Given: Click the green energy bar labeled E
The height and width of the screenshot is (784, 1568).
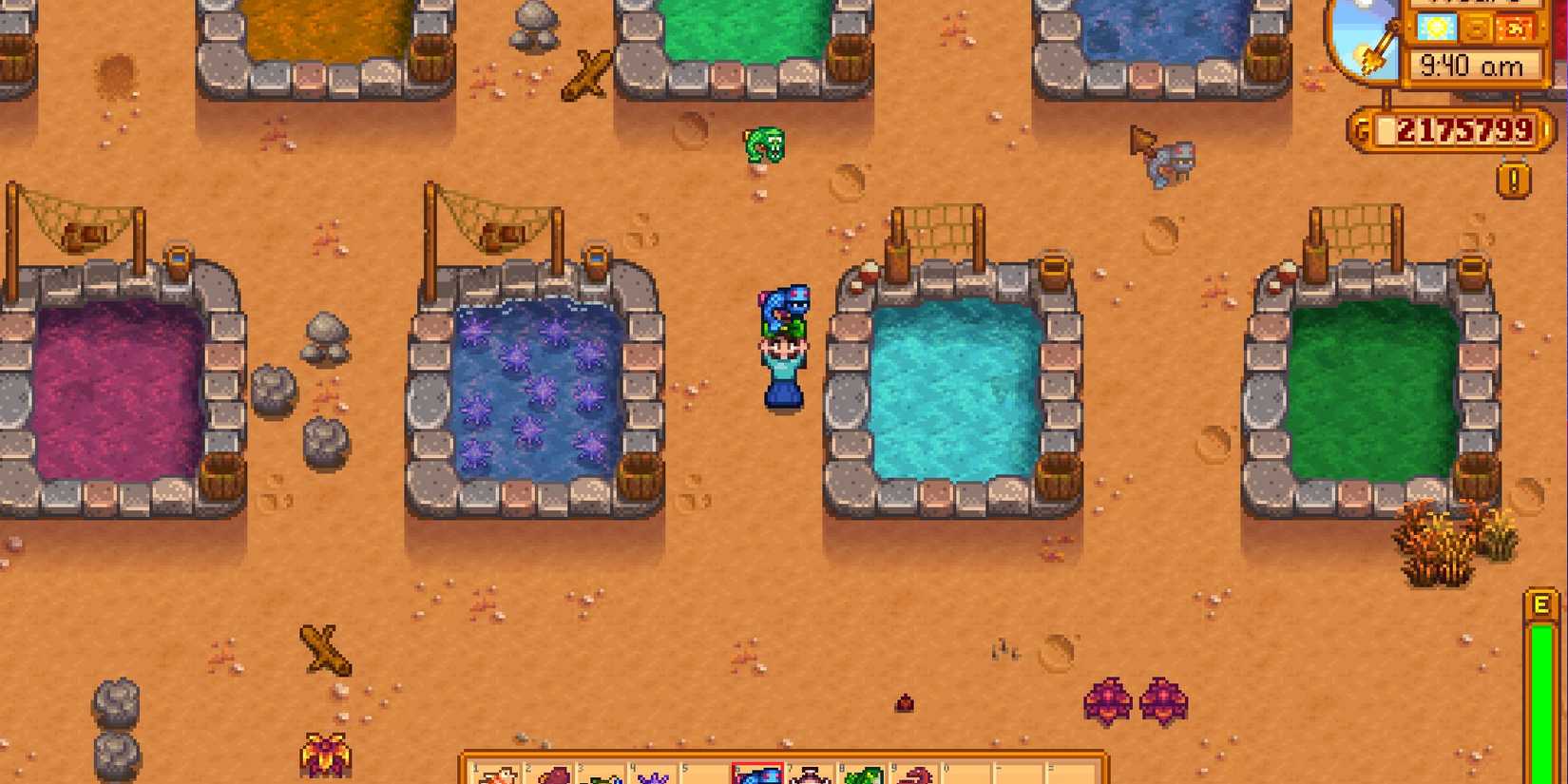Looking at the screenshot, I should click(x=1543, y=684).
